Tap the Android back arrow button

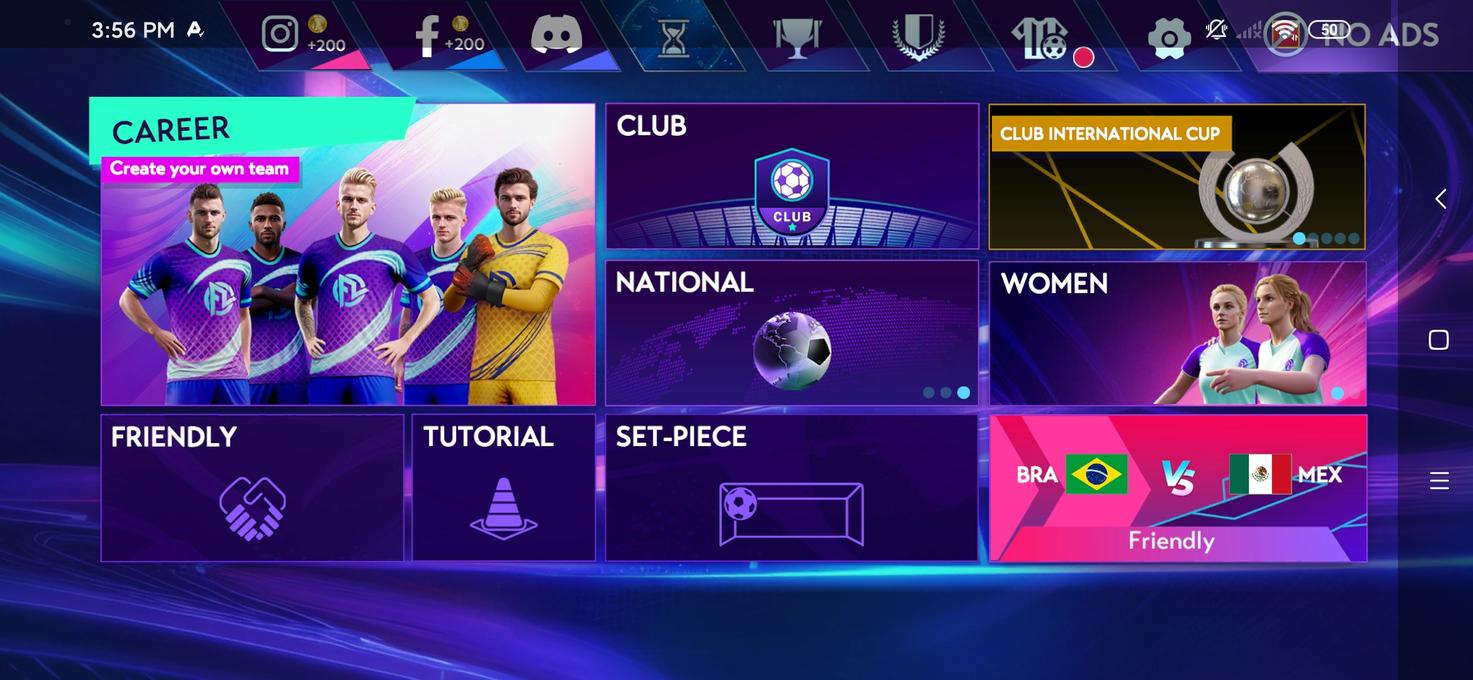click(x=1440, y=199)
